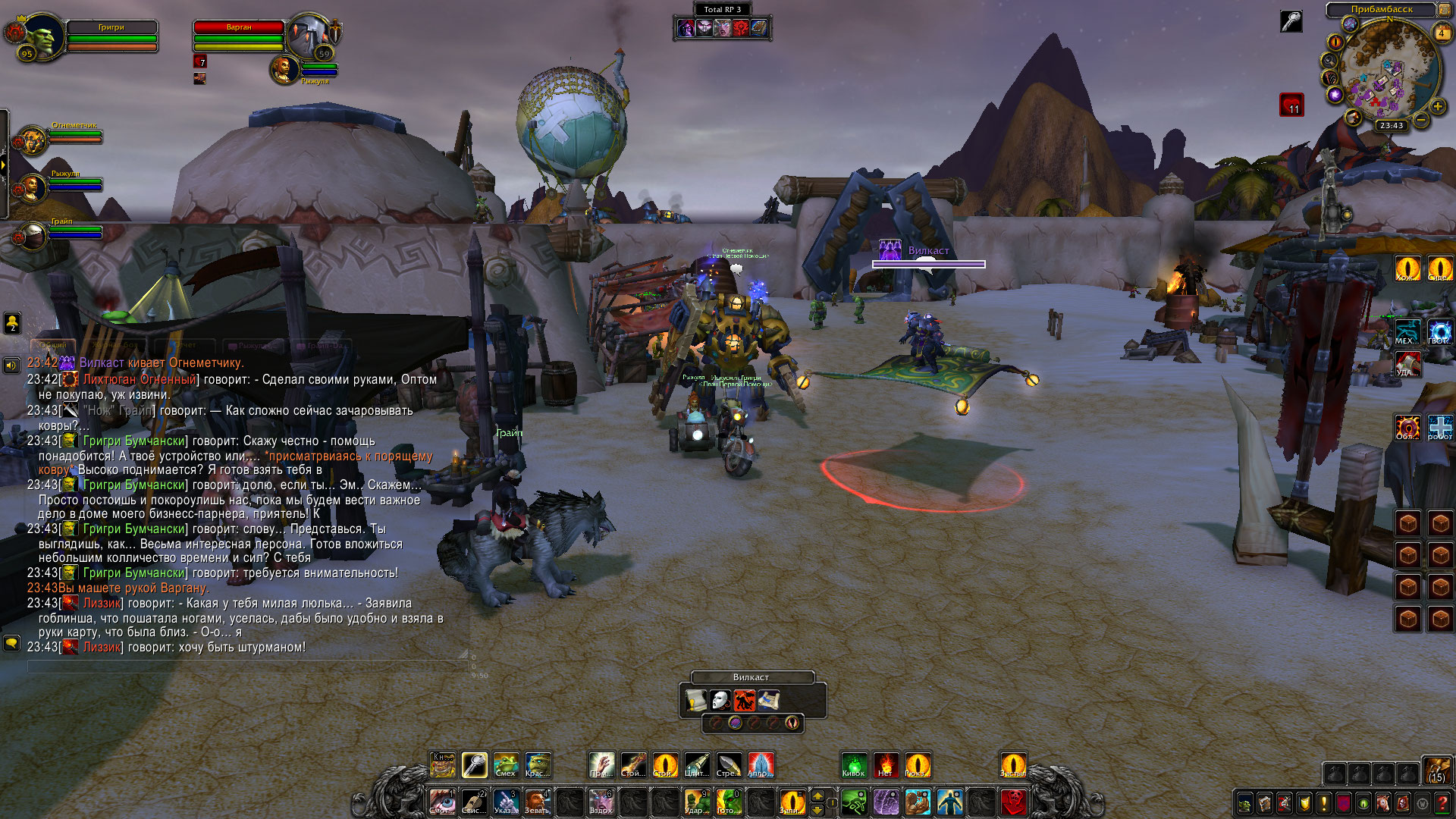Zoom out on the minimap
Viewport: 1456px width, 819px height.
[x=1420, y=120]
